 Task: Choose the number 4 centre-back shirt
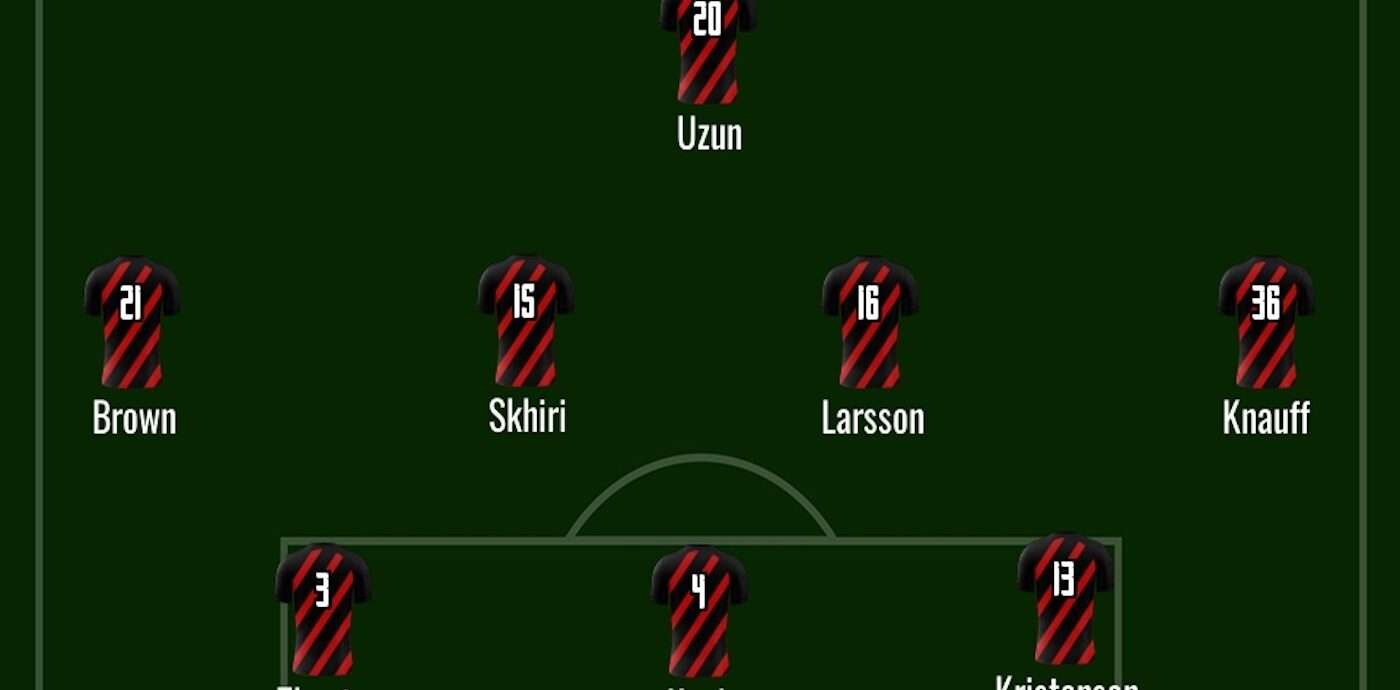pos(699,609)
